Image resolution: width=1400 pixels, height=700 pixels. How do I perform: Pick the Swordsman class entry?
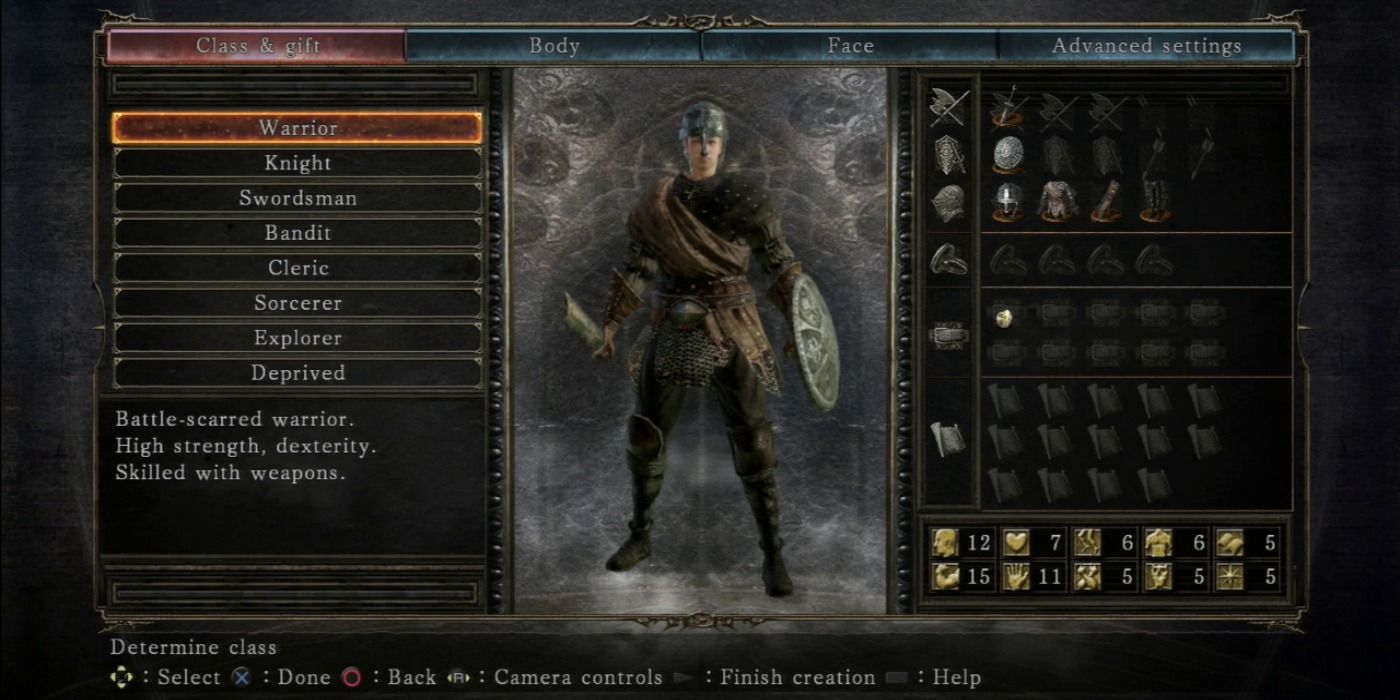click(297, 198)
